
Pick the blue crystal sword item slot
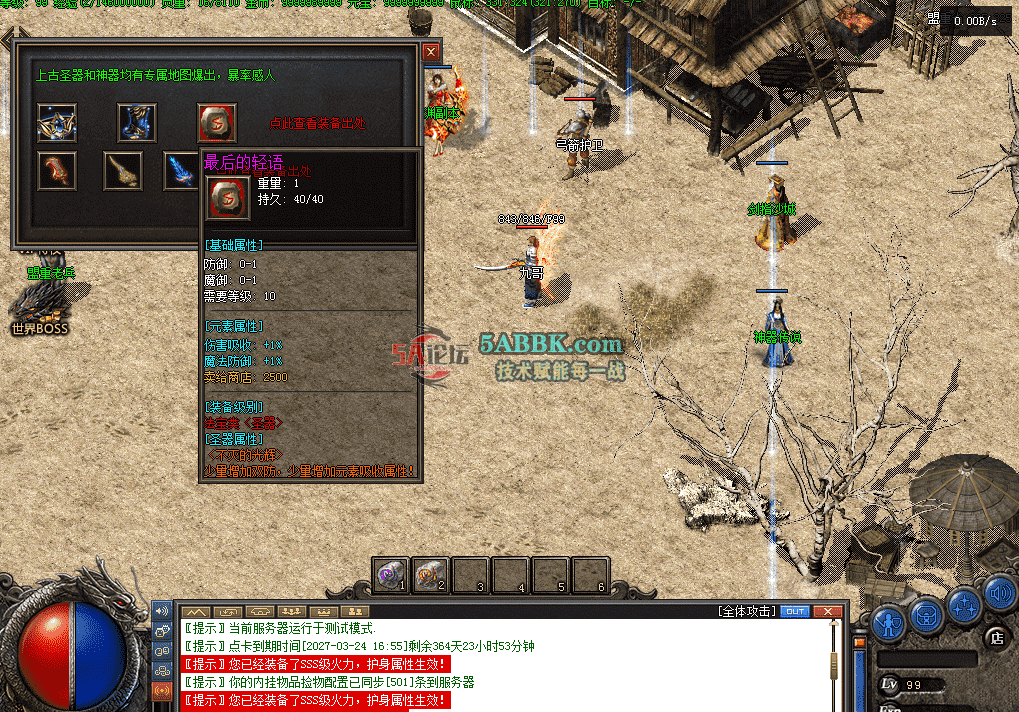coord(182,171)
